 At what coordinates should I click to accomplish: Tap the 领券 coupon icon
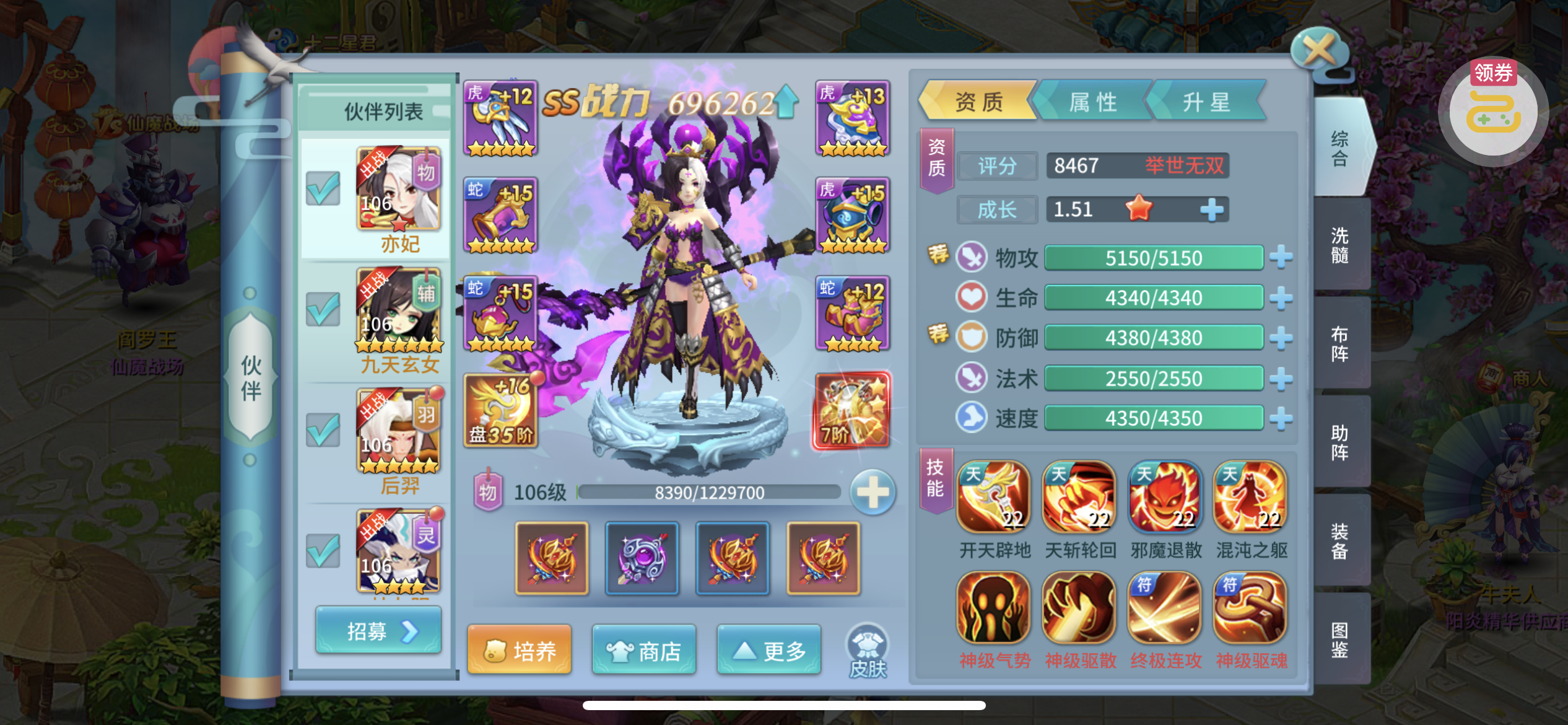point(1493,112)
